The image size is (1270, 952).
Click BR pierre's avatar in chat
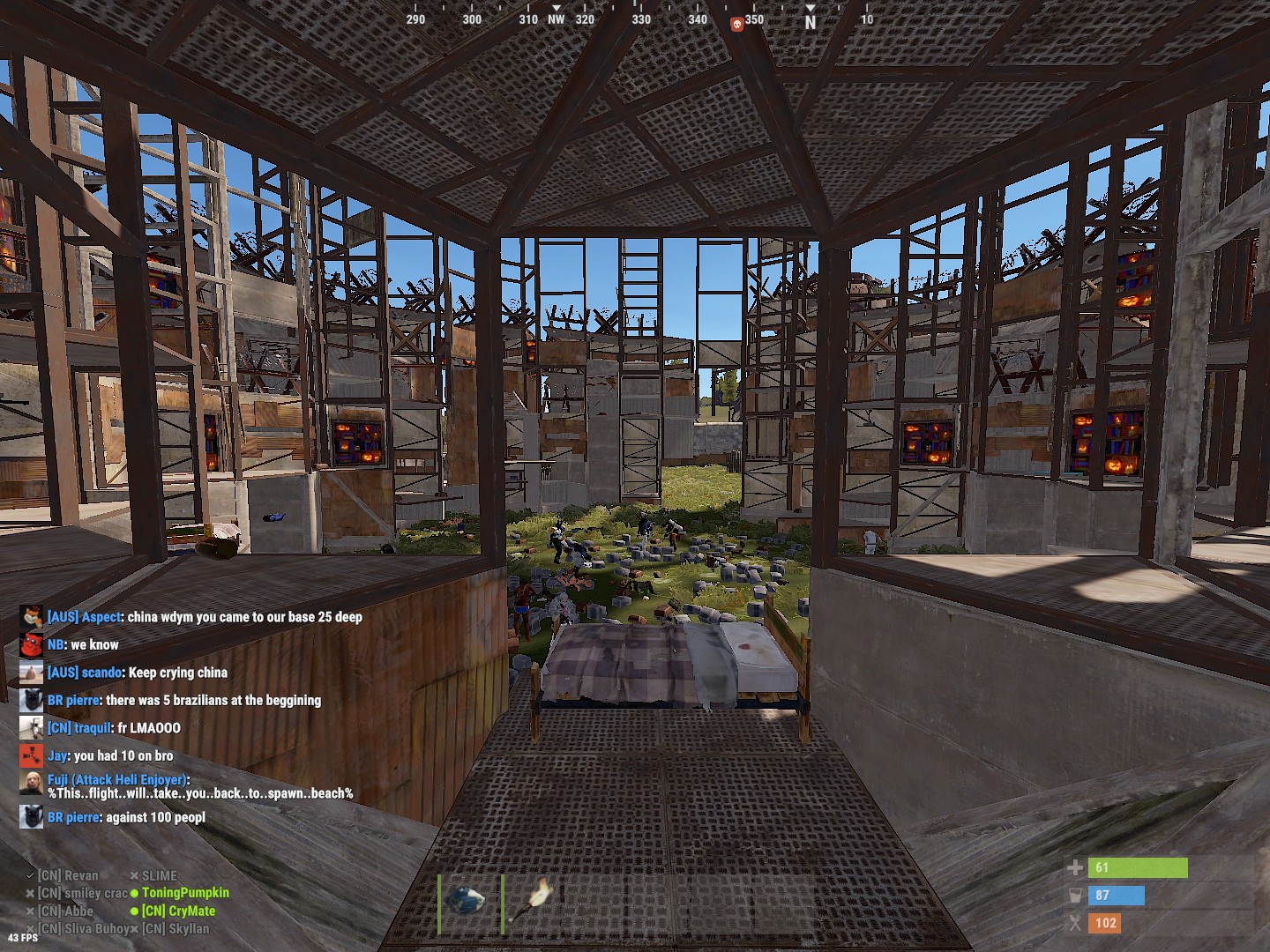(31, 700)
